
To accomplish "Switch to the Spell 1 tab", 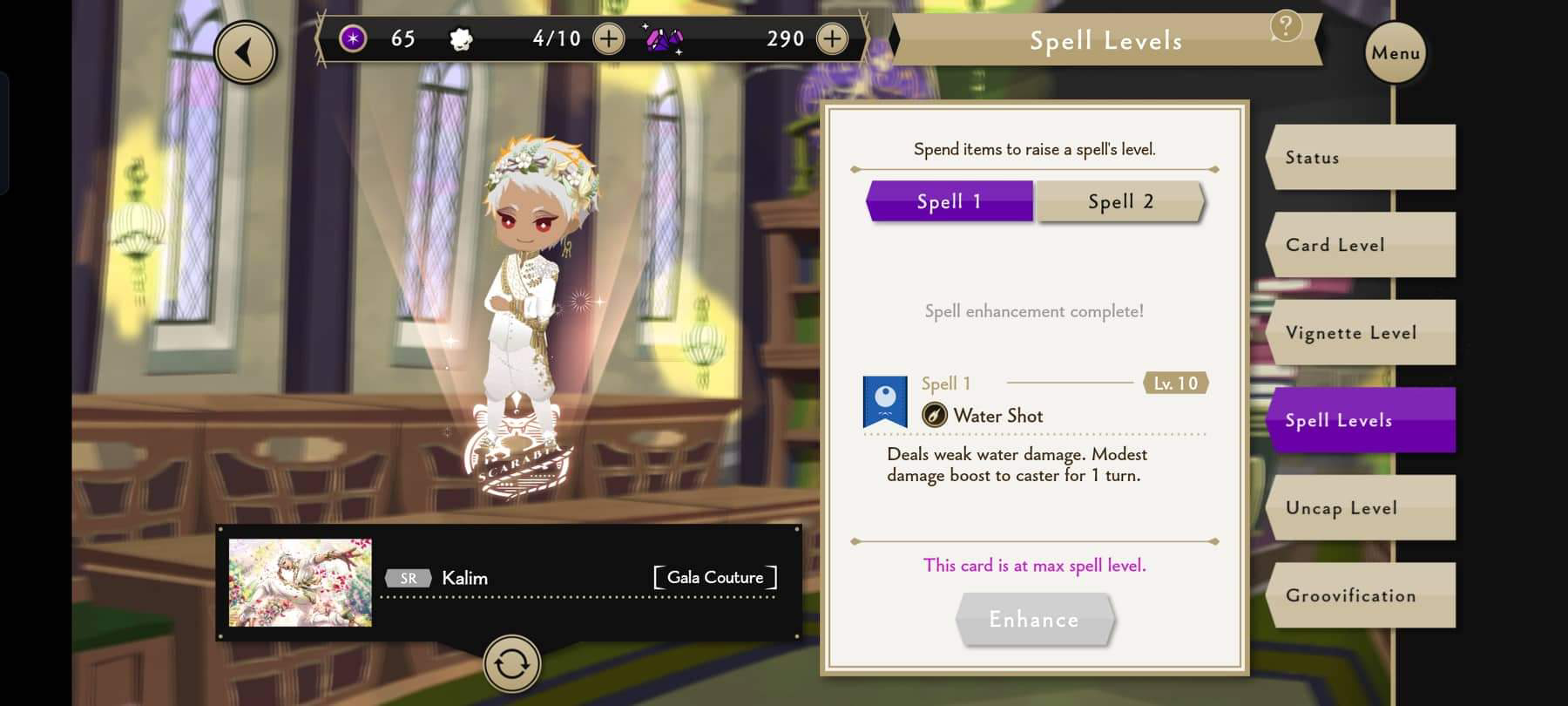I will [x=949, y=201].
